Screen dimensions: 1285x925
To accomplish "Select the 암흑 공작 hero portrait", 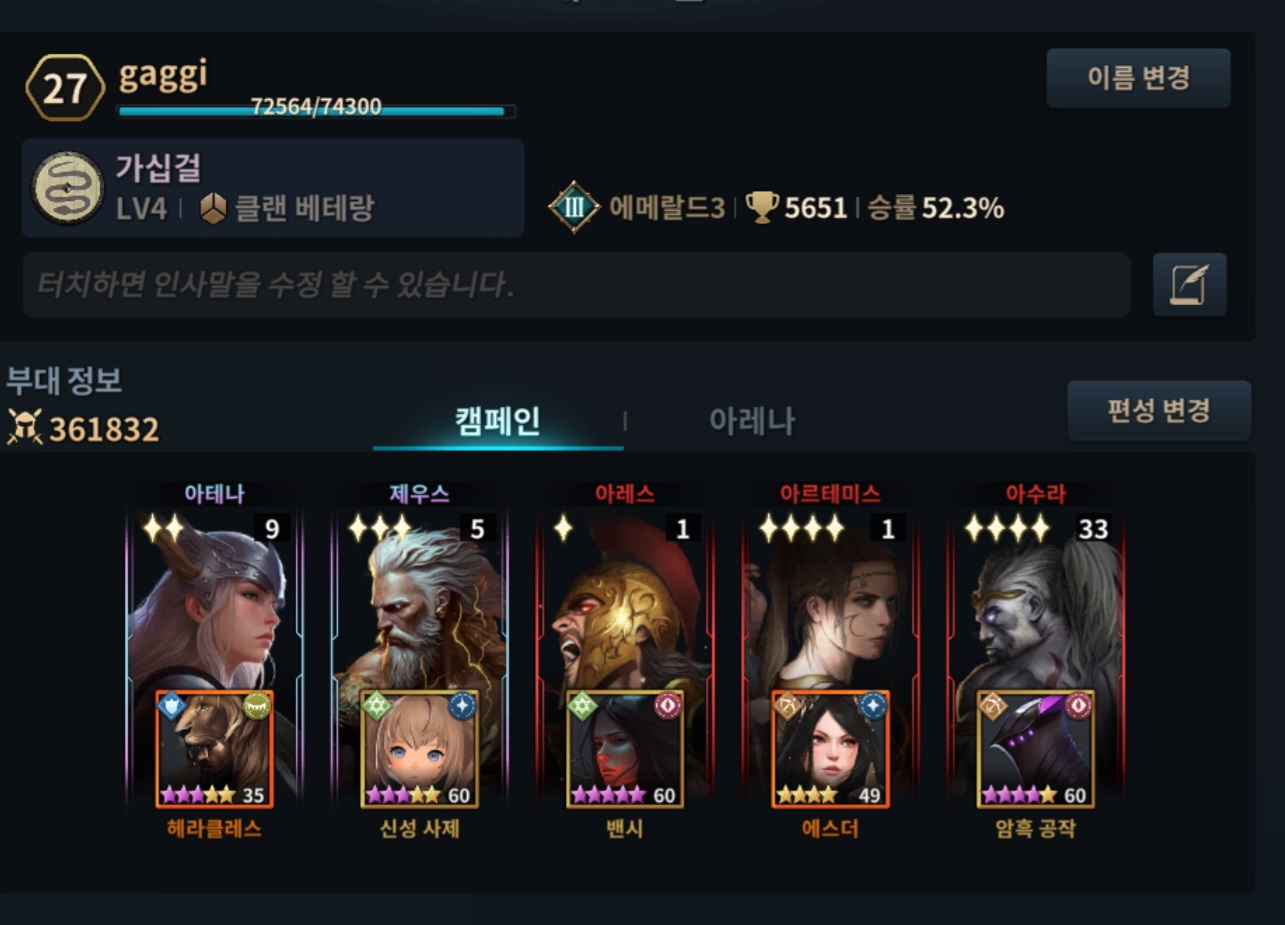I will point(1035,749).
